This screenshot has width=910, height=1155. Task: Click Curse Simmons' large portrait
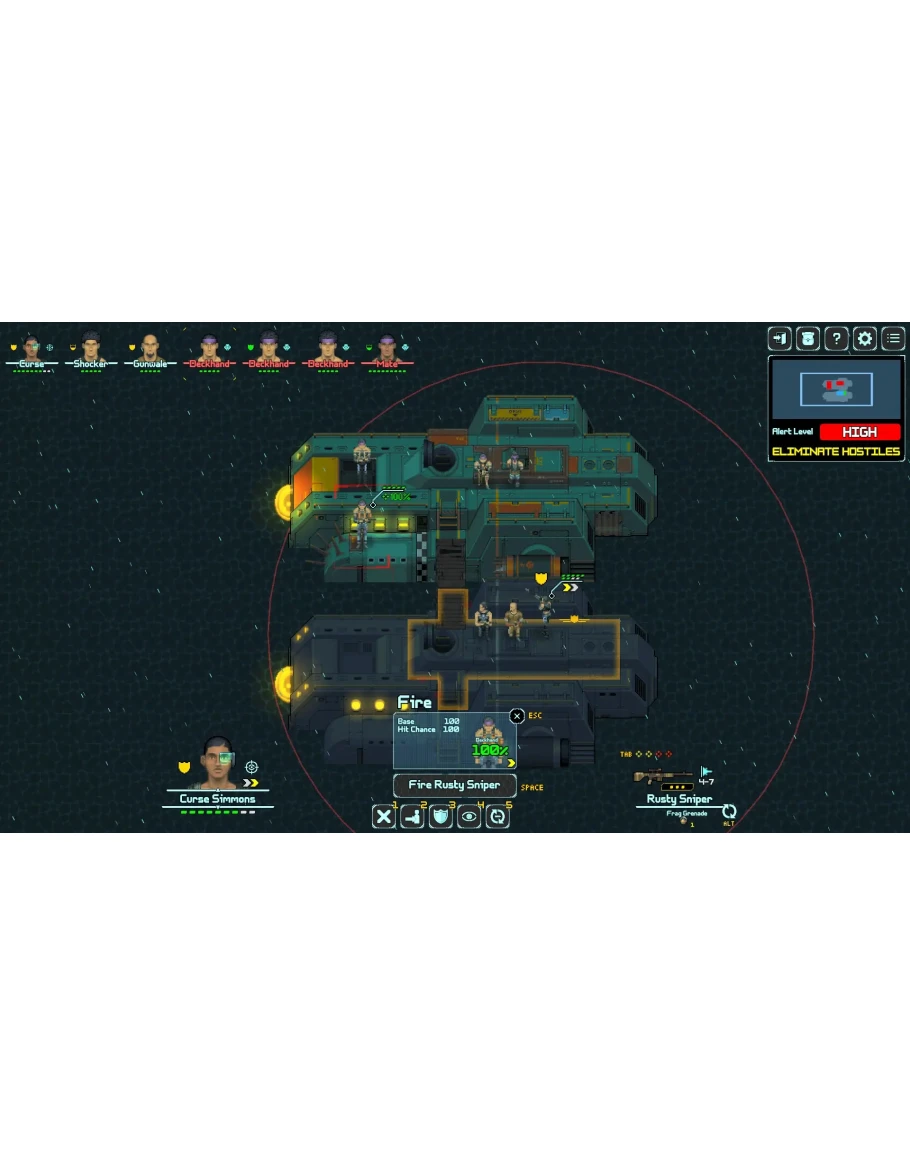(x=218, y=764)
